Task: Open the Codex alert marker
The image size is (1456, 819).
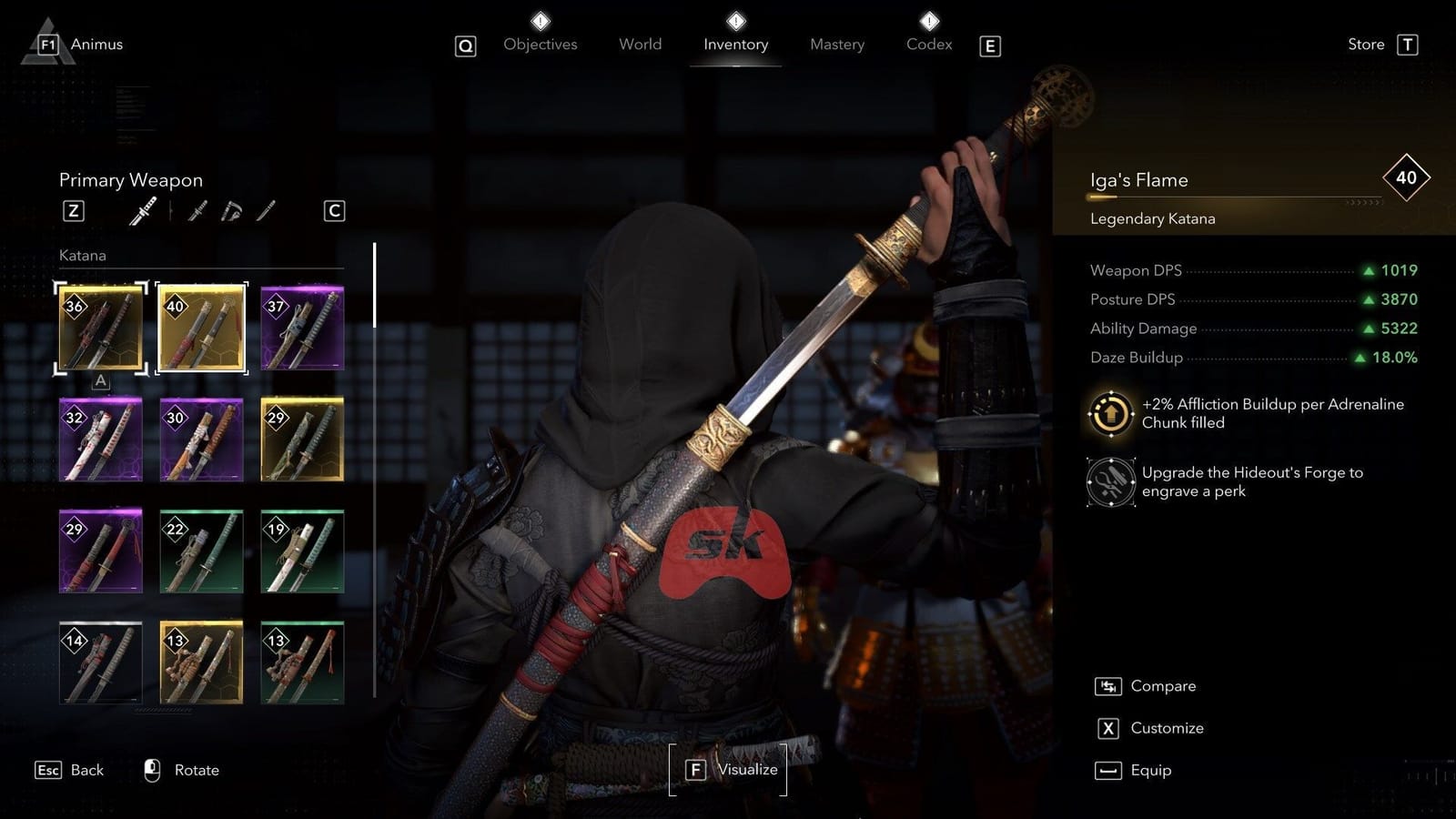Action: click(927, 20)
